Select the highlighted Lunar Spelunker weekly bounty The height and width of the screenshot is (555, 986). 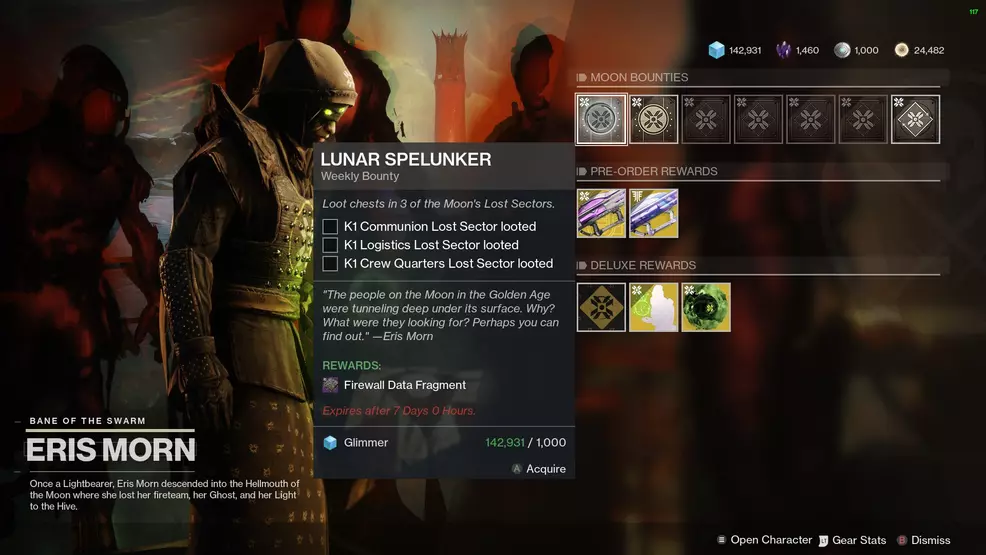[602, 120]
